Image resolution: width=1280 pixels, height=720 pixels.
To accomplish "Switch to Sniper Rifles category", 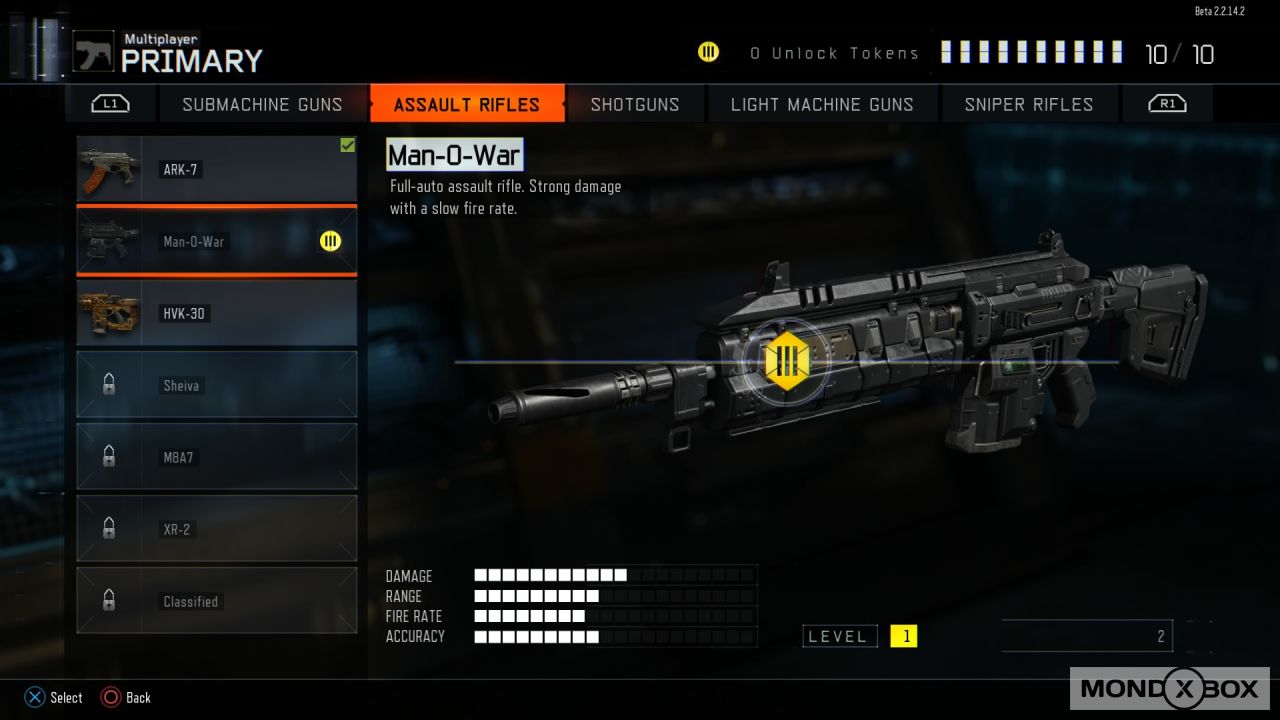I will [x=1028, y=104].
